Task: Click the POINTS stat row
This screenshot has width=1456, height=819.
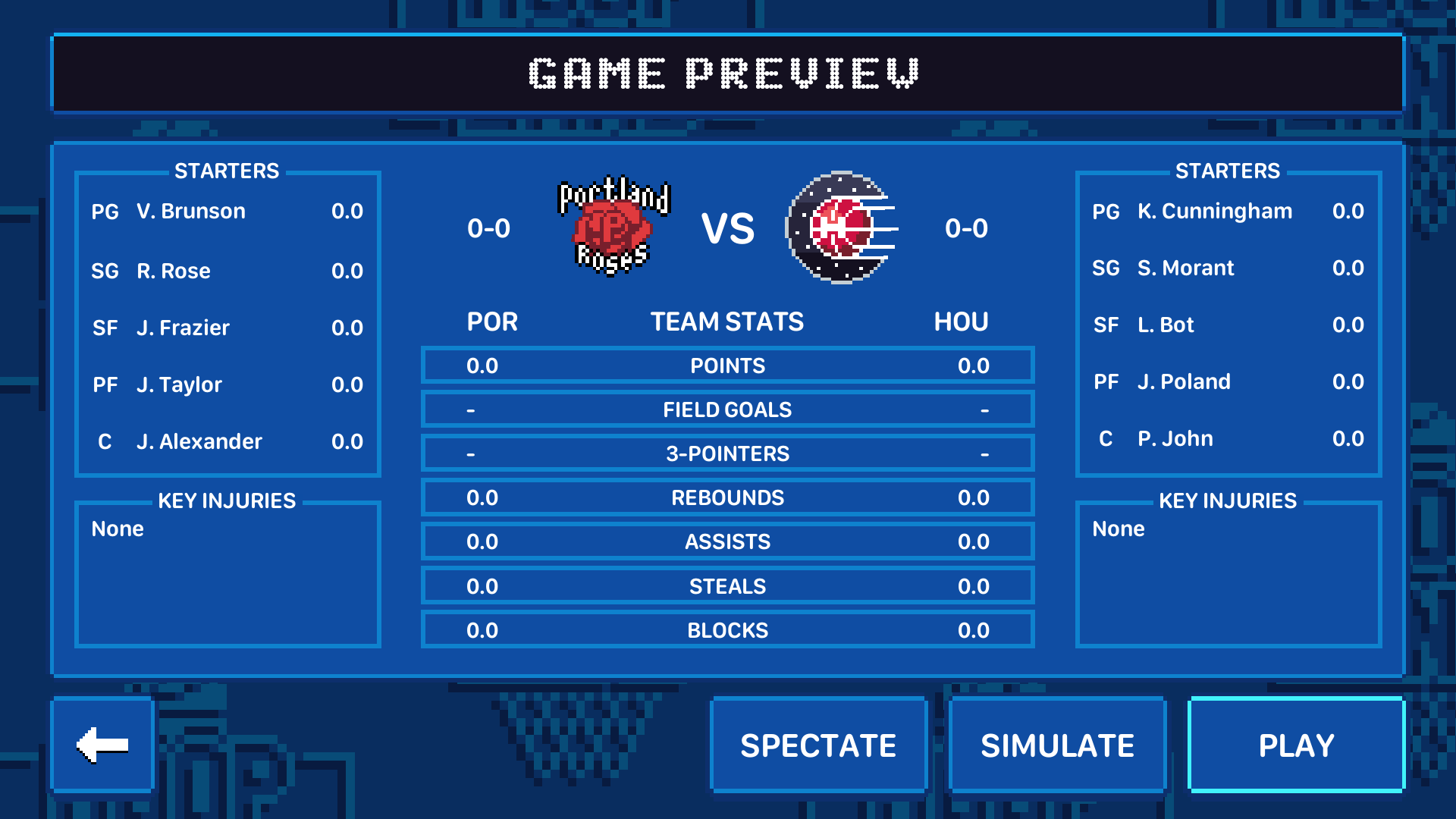Action: [x=727, y=365]
